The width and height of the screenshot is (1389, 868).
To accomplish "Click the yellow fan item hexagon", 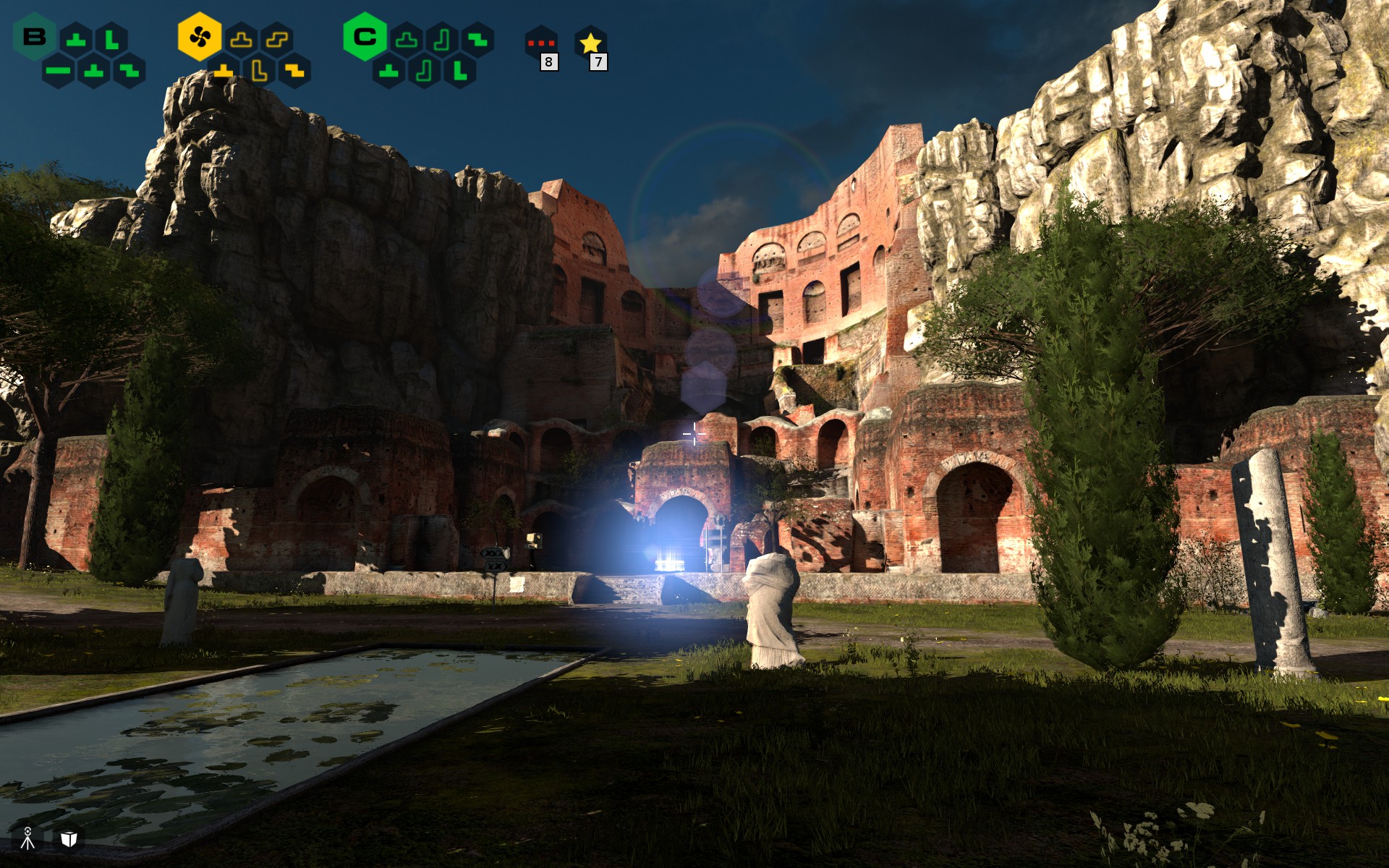I will pos(199,36).
